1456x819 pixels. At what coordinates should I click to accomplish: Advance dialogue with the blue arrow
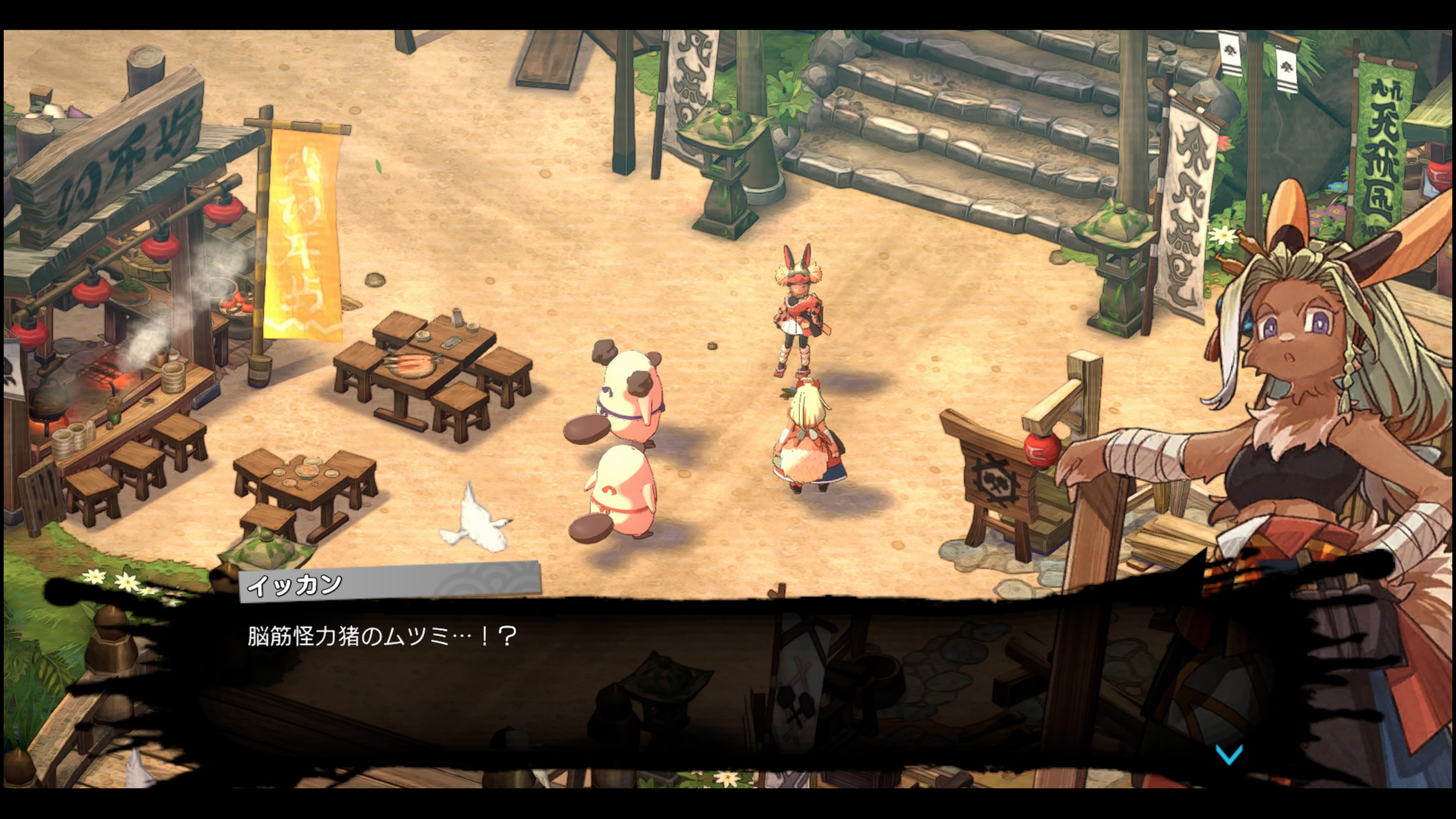click(x=1229, y=754)
